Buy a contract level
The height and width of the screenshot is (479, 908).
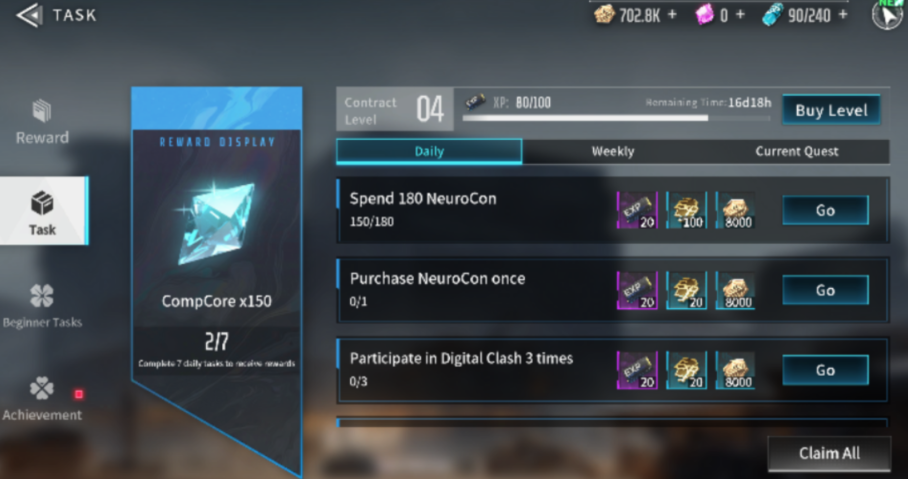click(831, 110)
